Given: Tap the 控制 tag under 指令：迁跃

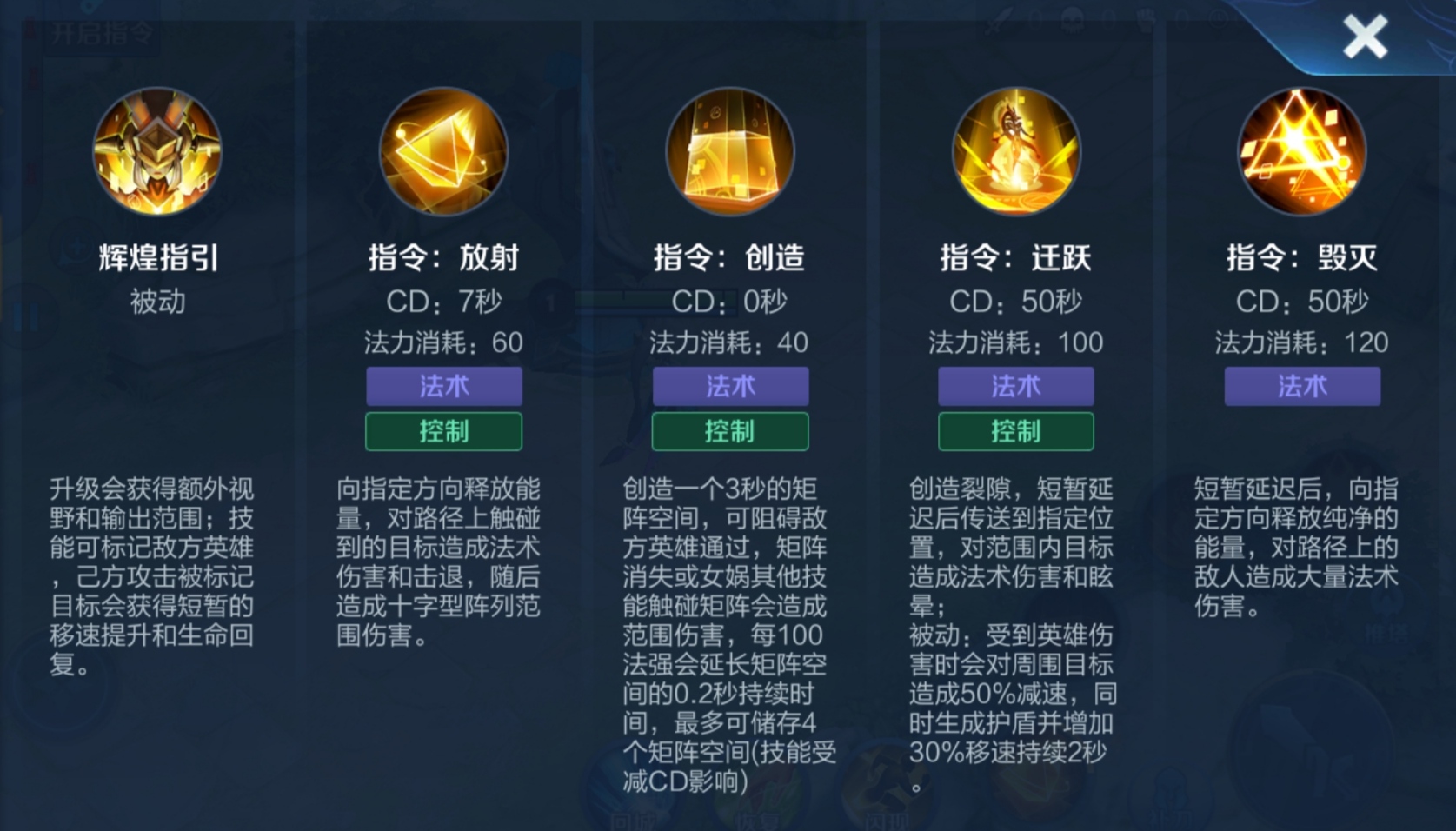Looking at the screenshot, I should pyautogui.click(x=1014, y=431).
